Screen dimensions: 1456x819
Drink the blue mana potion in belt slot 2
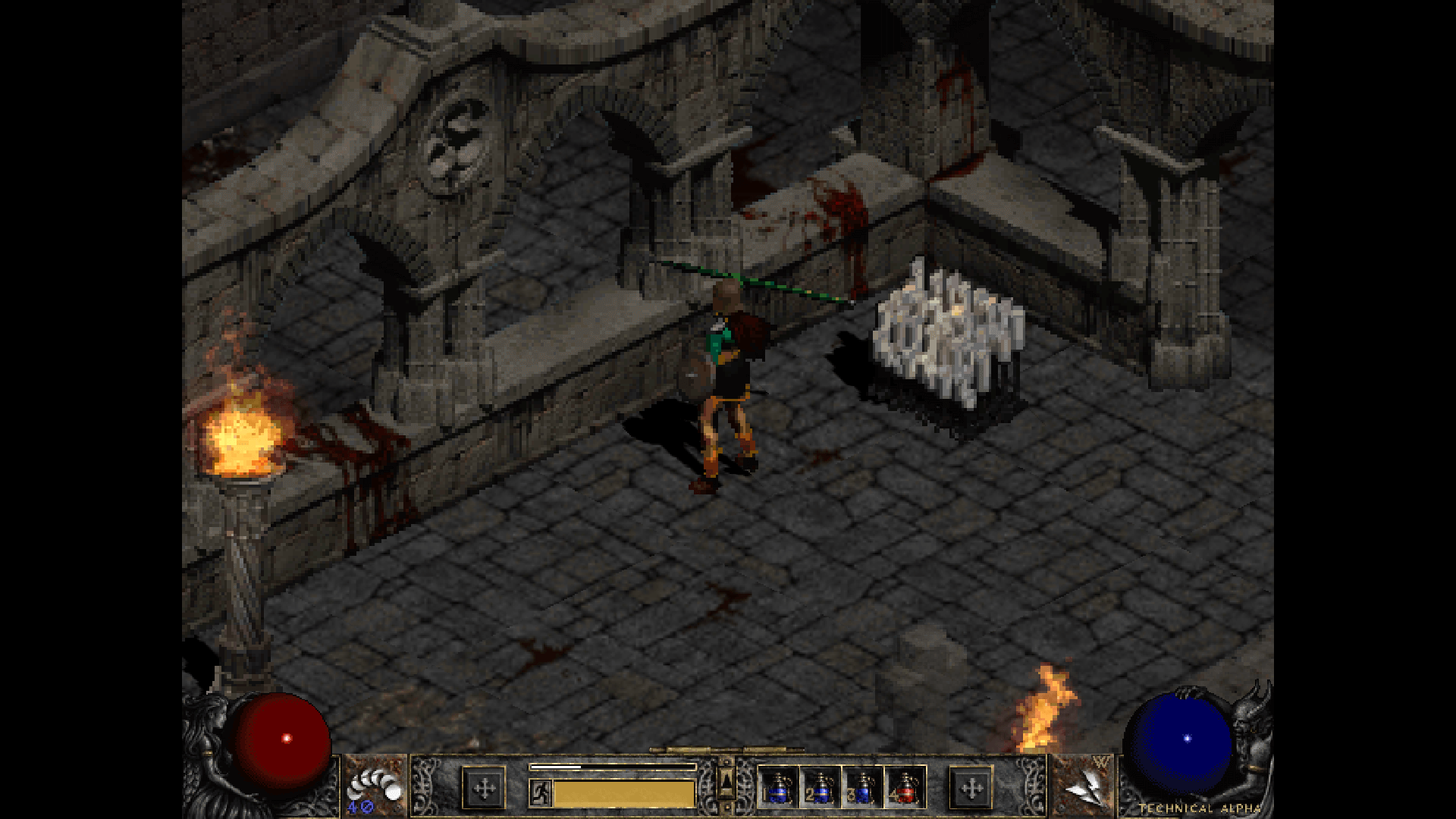tap(820, 787)
